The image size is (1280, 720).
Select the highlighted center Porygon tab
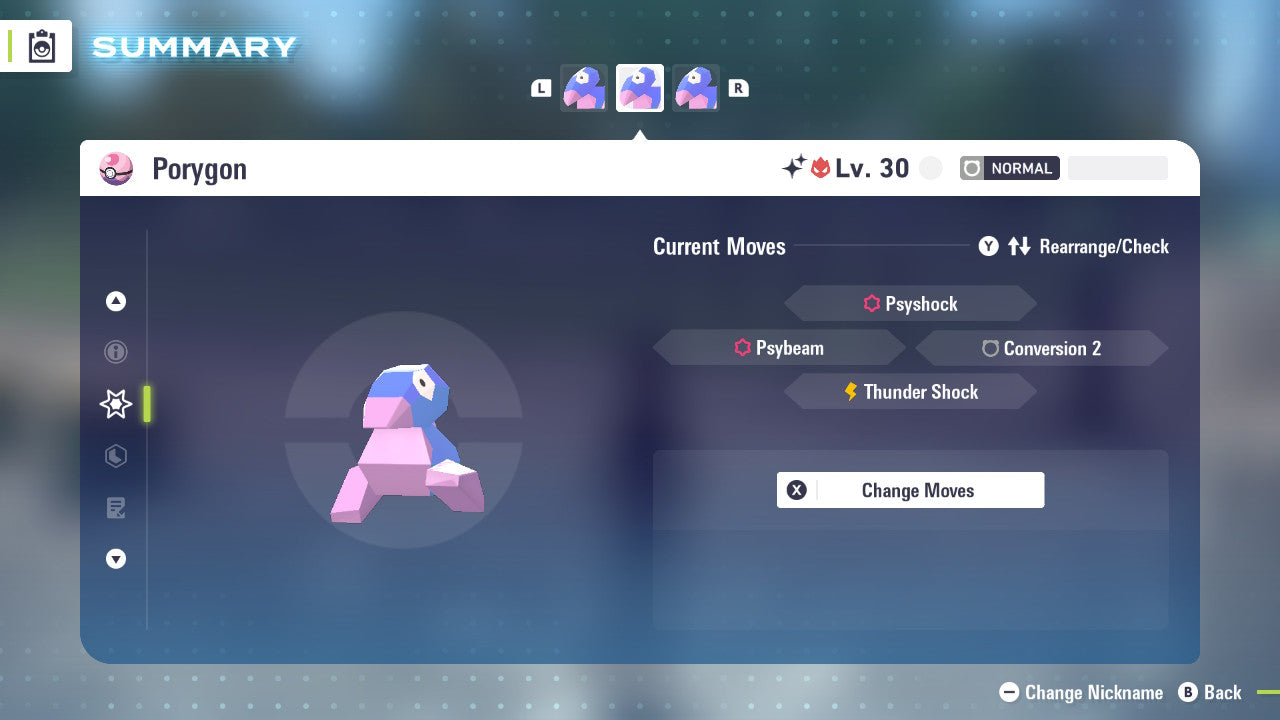tap(640, 88)
